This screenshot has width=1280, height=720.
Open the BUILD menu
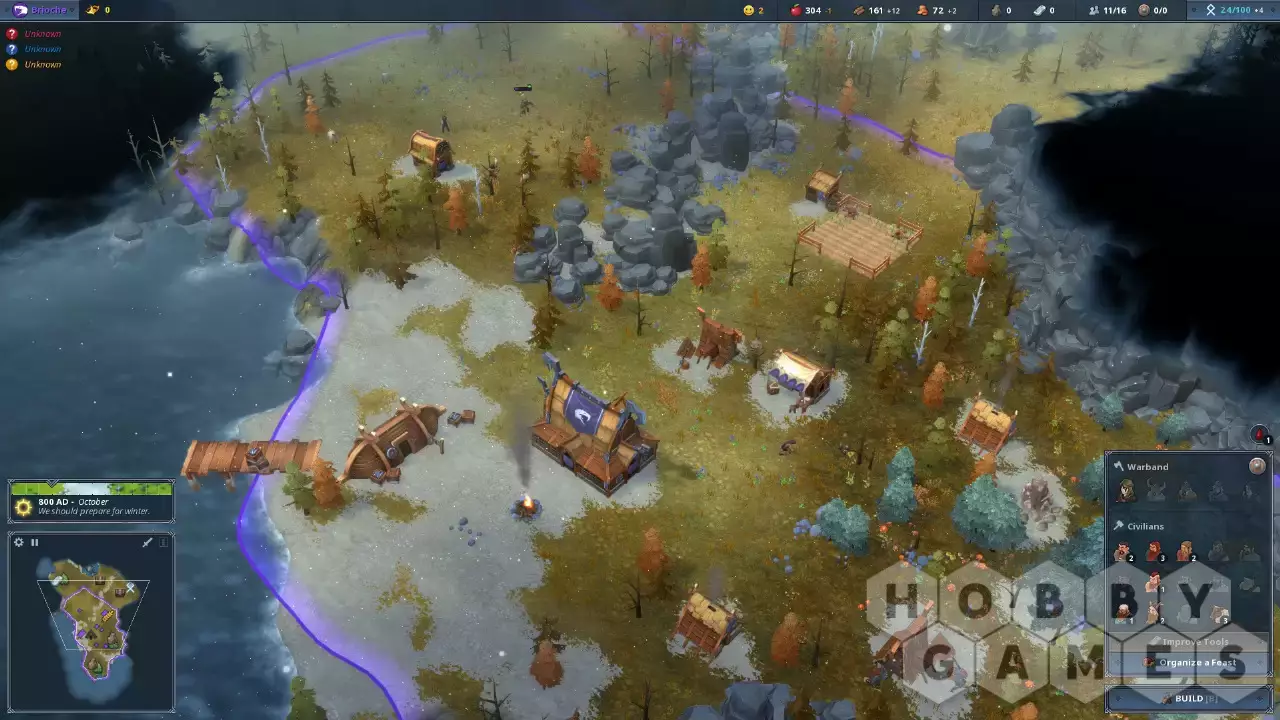pos(1189,698)
